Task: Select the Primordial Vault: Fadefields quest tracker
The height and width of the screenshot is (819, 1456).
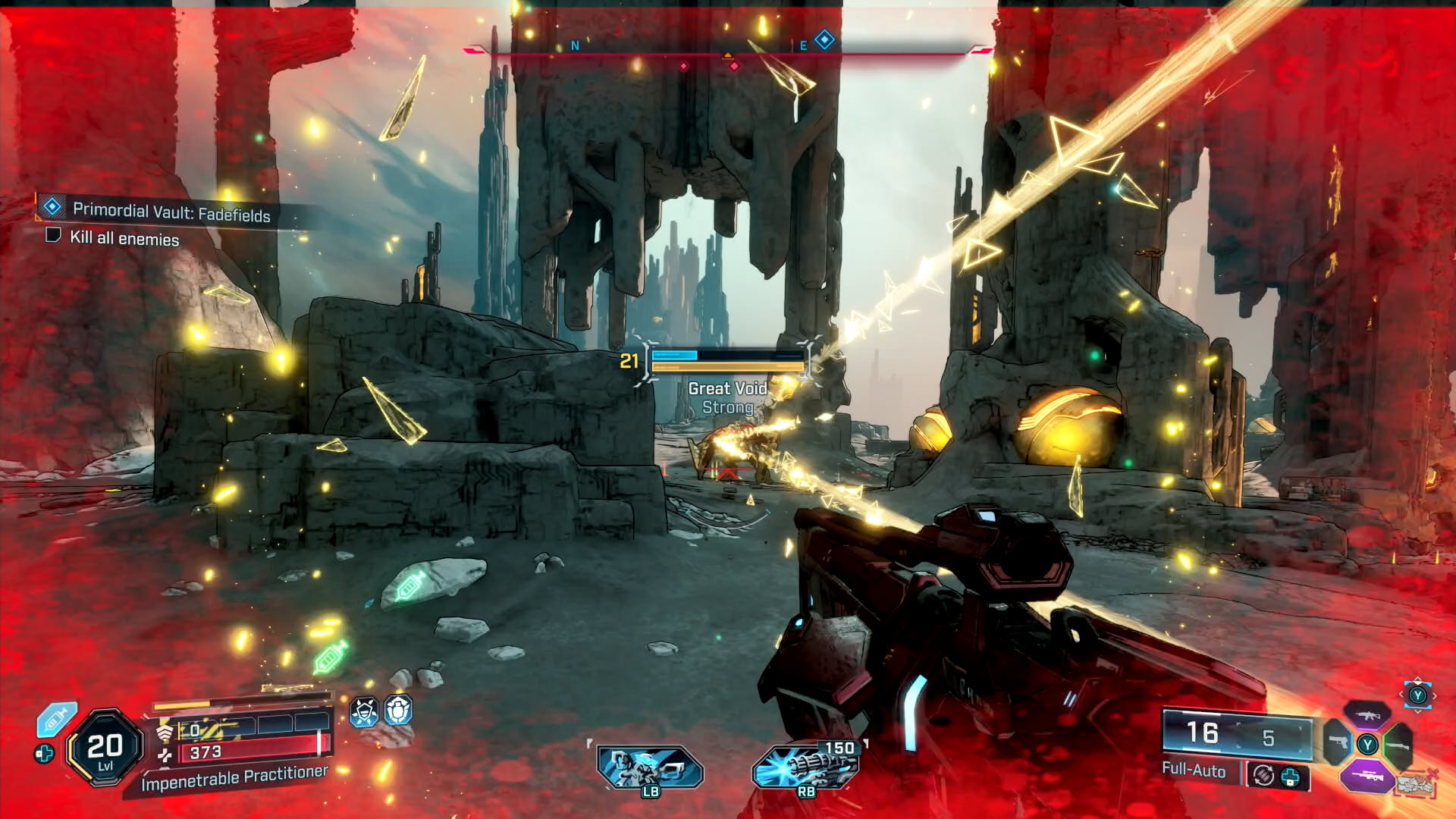Action: tap(171, 212)
